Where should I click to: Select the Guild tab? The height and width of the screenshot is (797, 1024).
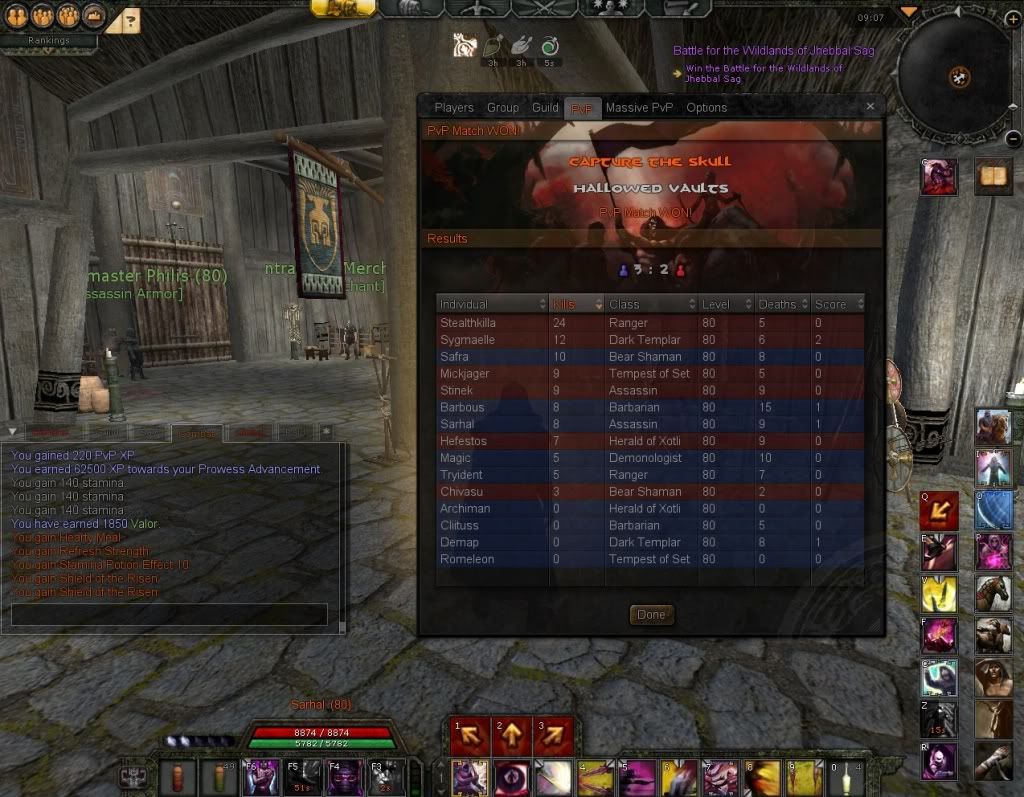click(x=545, y=108)
